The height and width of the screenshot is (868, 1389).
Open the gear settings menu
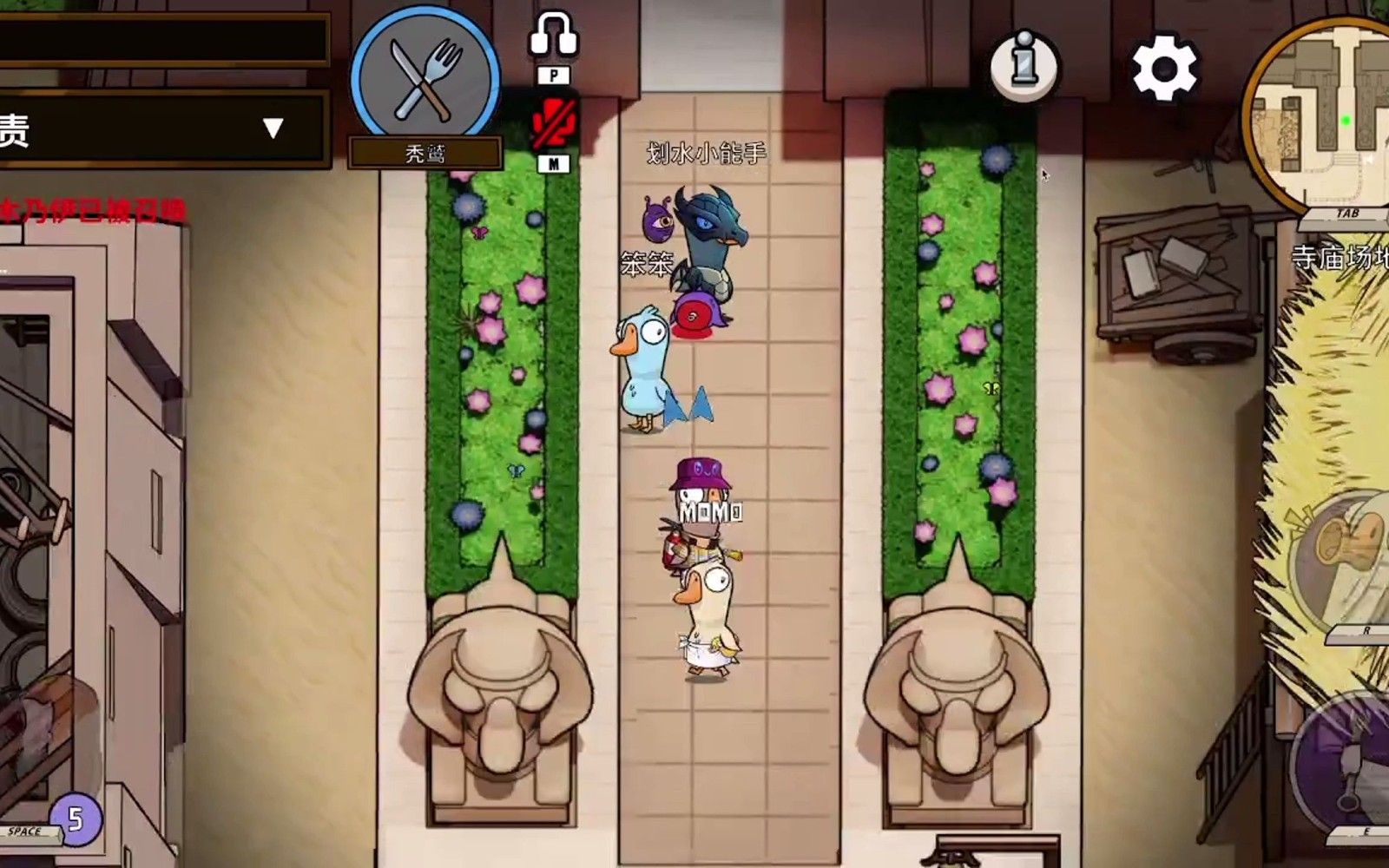coord(1164,69)
